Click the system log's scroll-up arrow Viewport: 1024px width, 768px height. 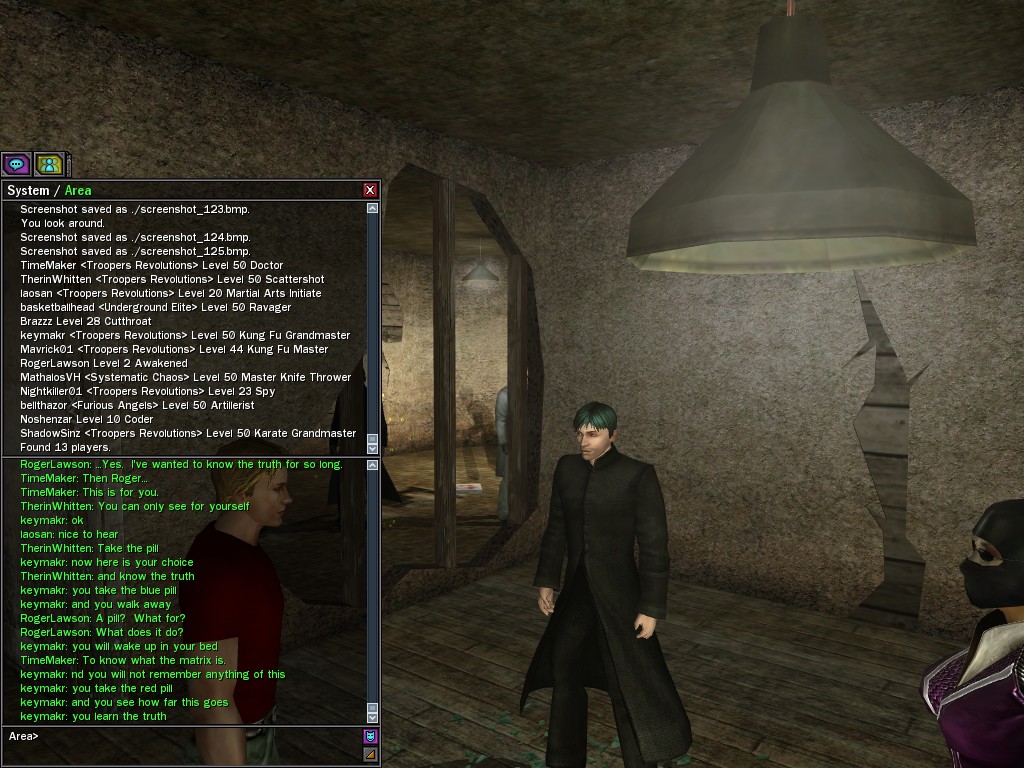point(373,208)
